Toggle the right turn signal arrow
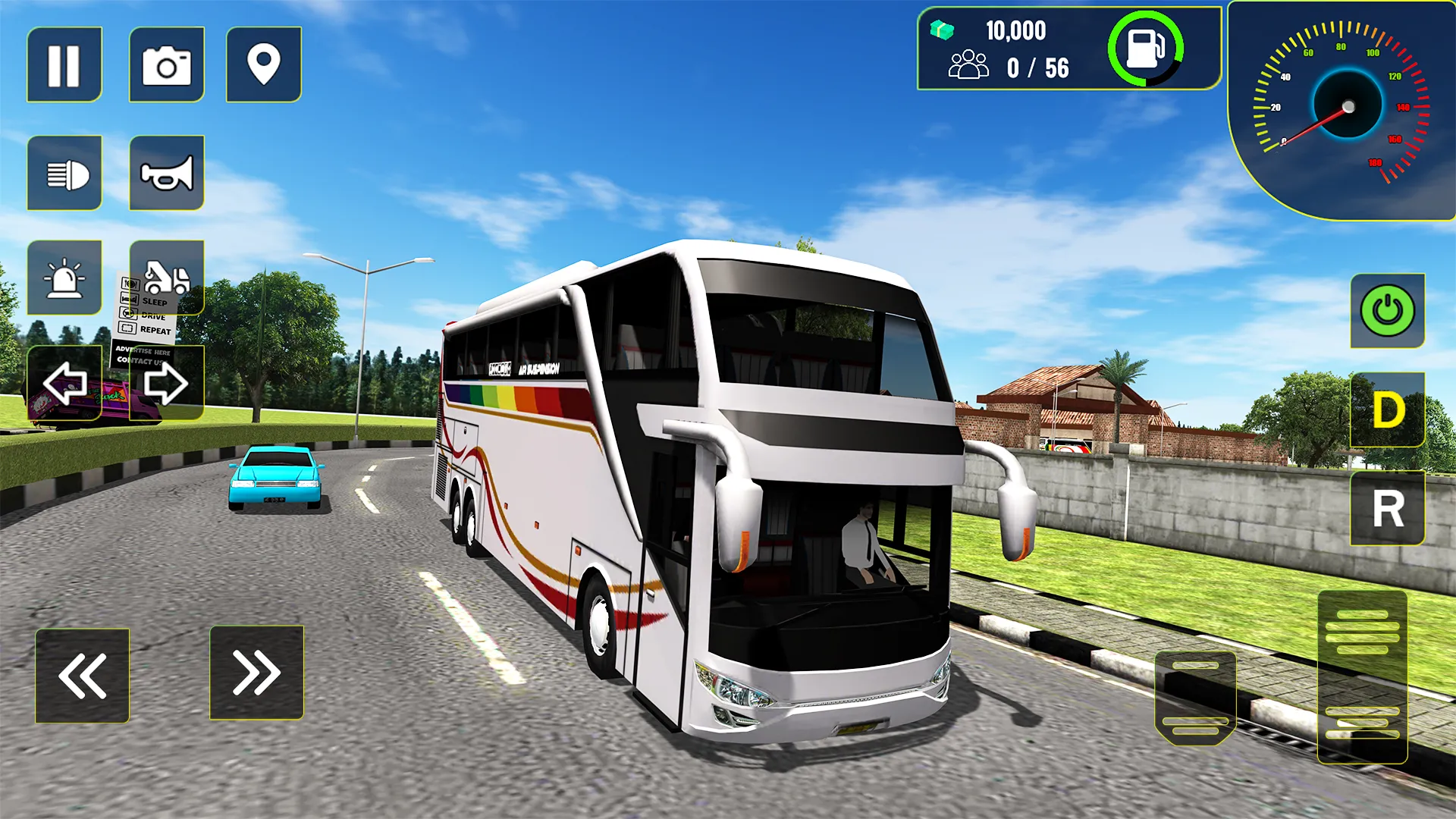This screenshot has height=819, width=1456. click(x=166, y=384)
